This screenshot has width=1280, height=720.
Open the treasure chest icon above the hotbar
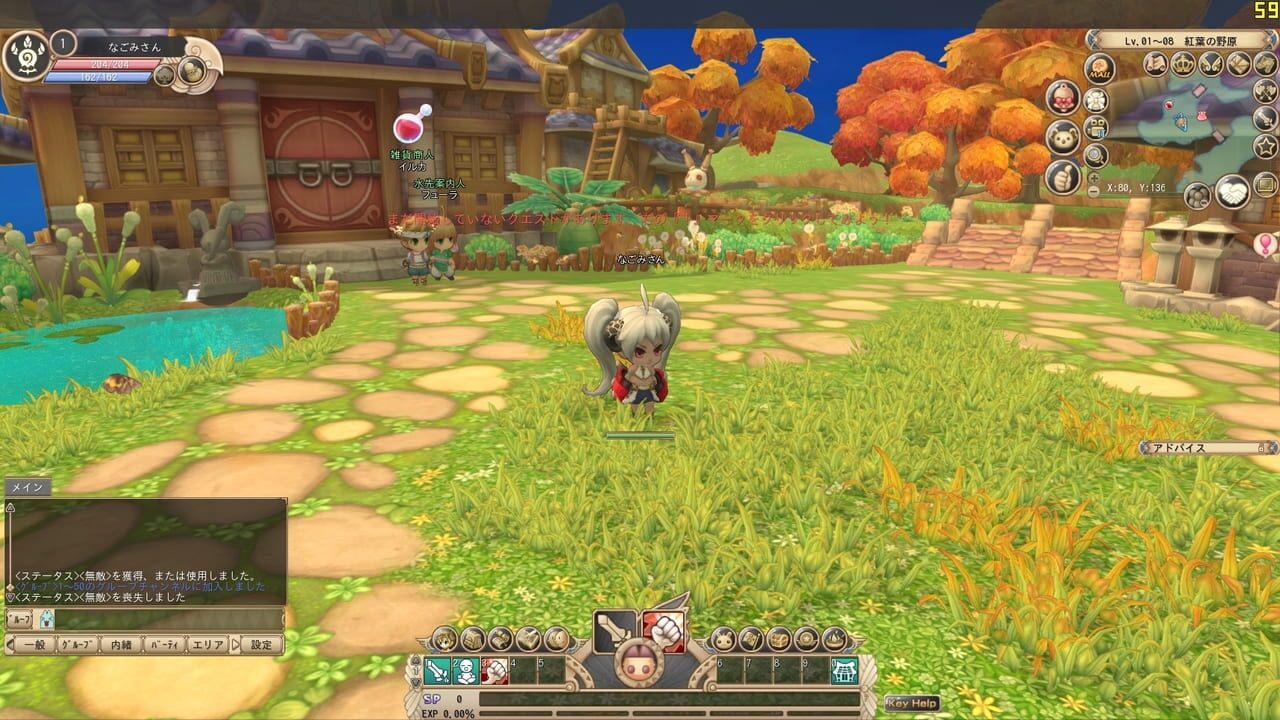(776, 639)
